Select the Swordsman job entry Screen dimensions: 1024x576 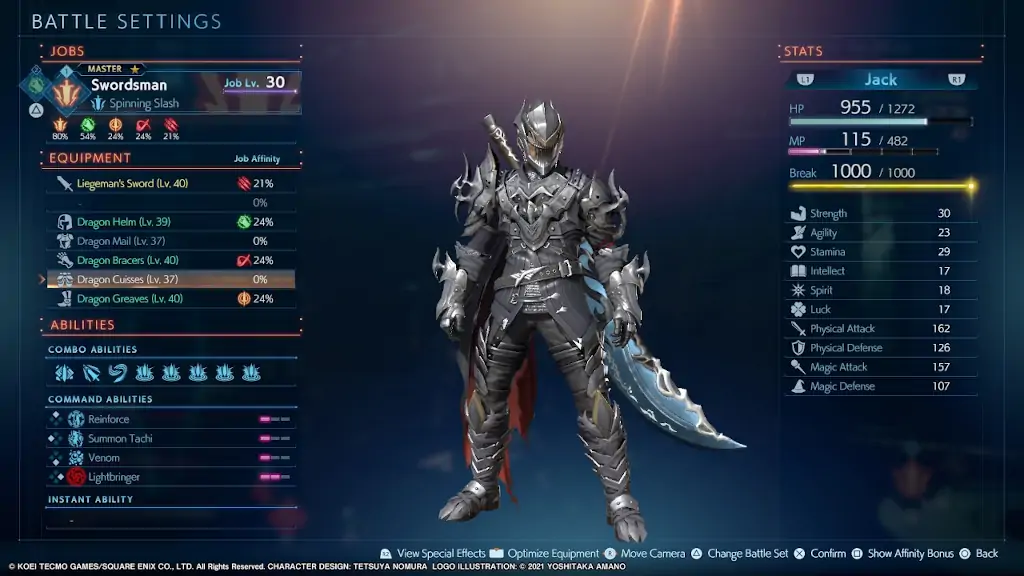point(130,85)
